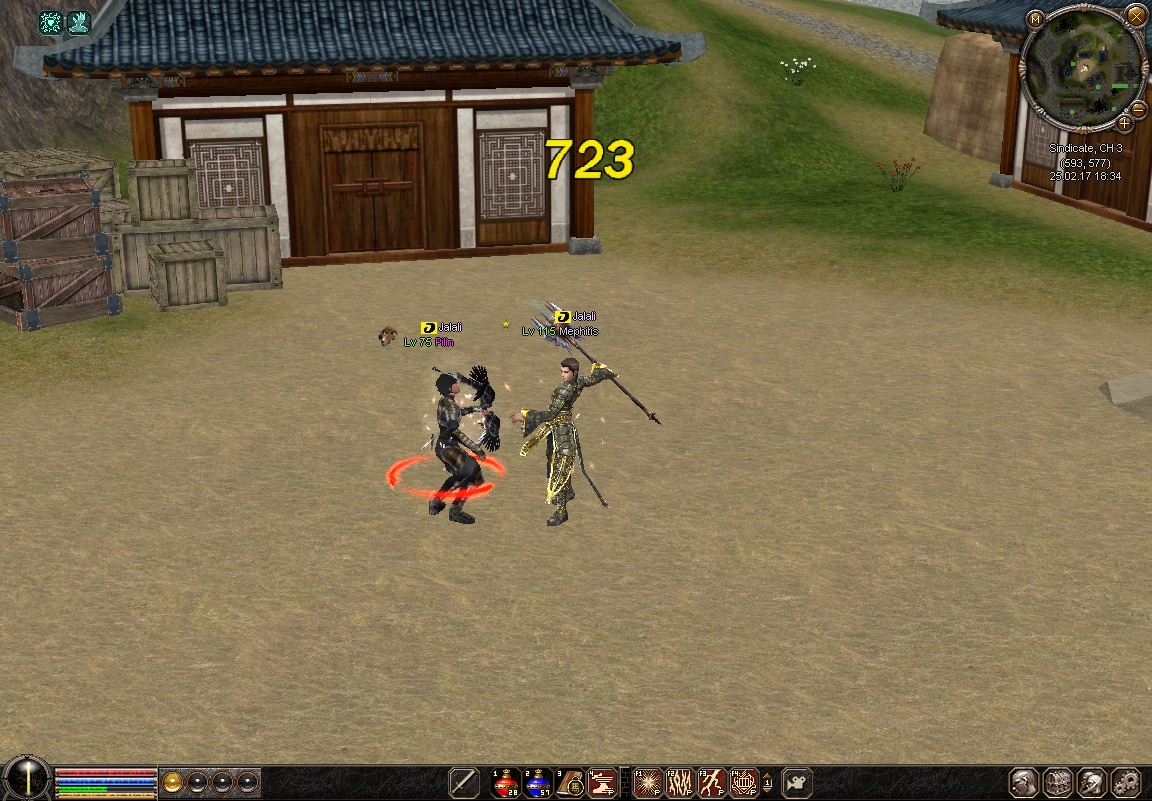This screenshot has width=1152, height=801.
Task: Use the red health potion
Action: point(506,782)
